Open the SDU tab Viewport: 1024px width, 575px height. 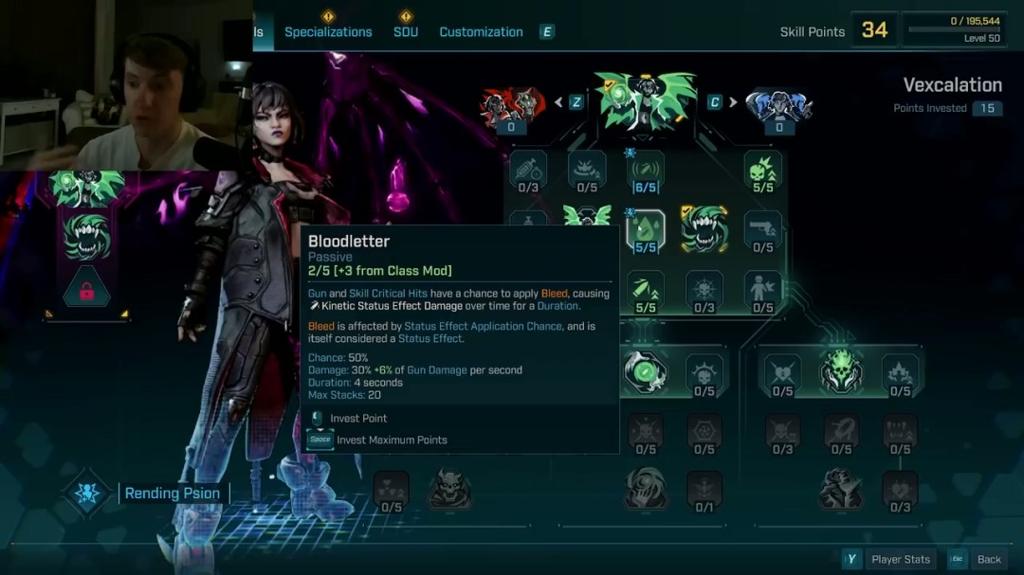tap(405, 32)
